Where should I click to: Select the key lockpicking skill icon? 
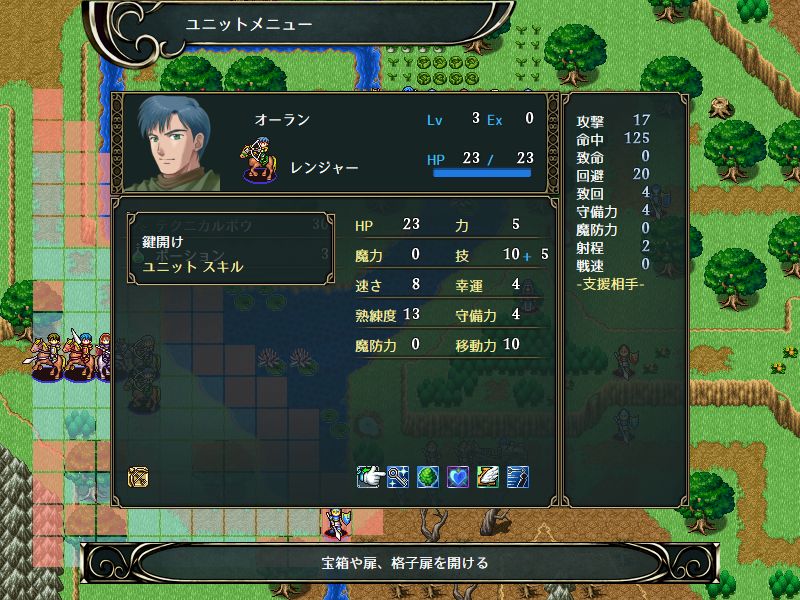pos(398,477)
